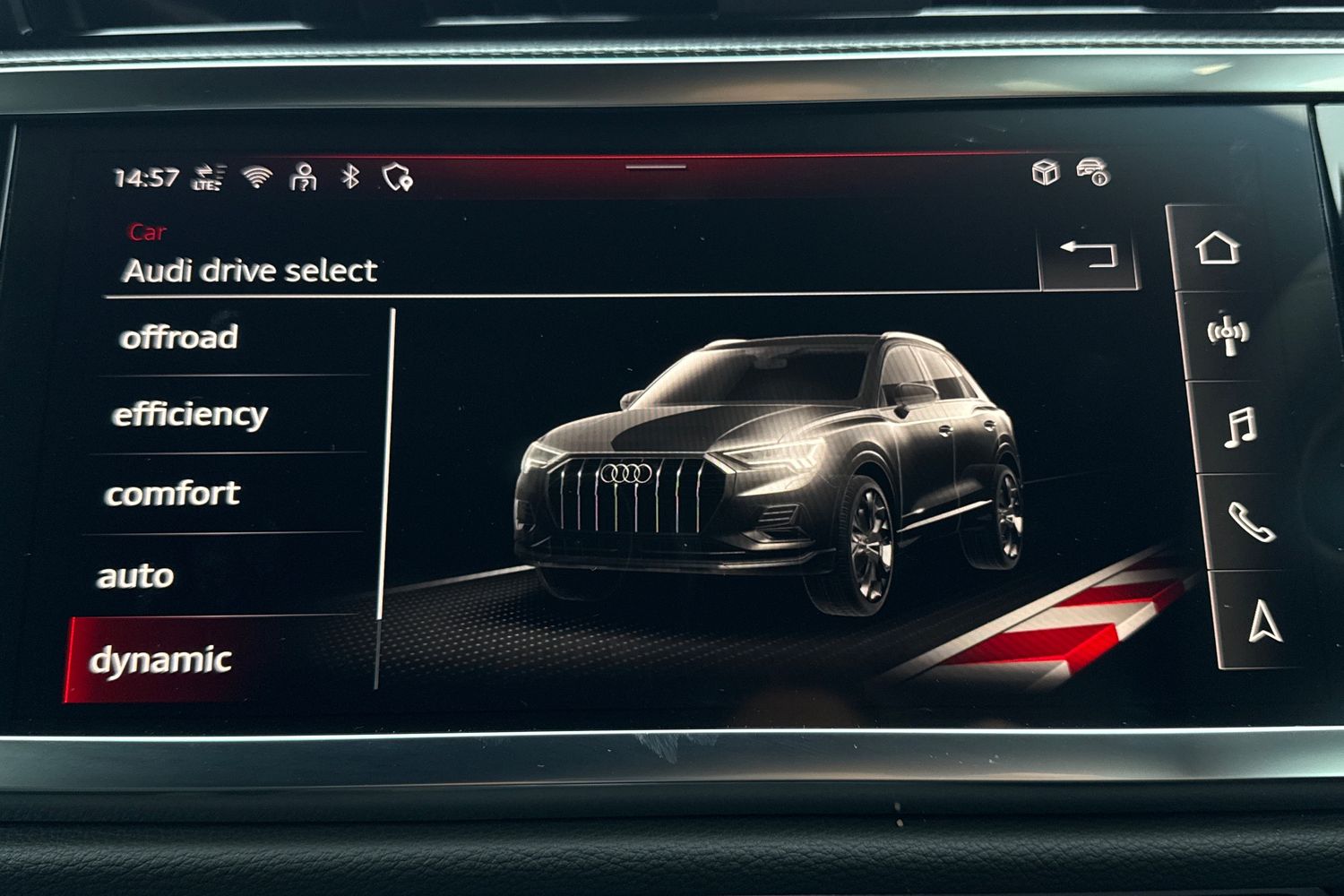Tap the pull-down handle at top
Screen dimensions: 1344x896
pyautogui.click(x=656, y=167)
